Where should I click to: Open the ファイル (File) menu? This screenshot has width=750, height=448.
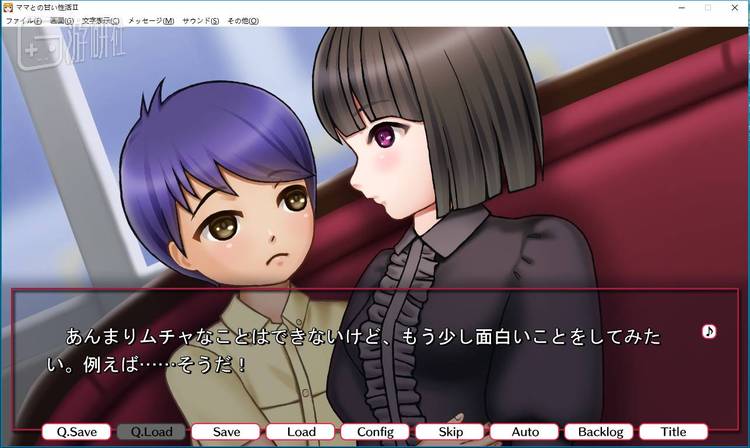click(x=24, y=20)
